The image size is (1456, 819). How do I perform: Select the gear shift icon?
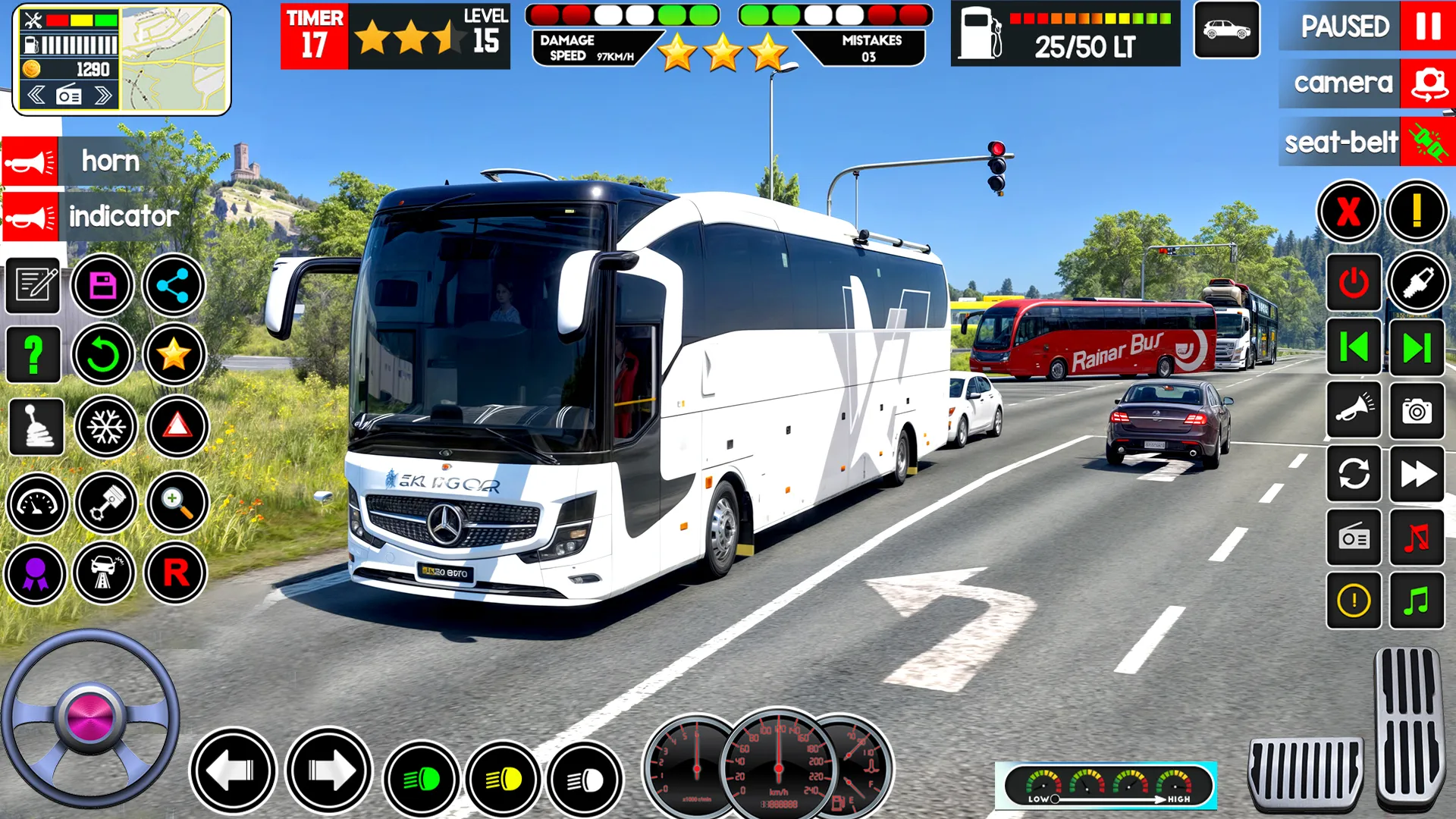coord(36,426)
